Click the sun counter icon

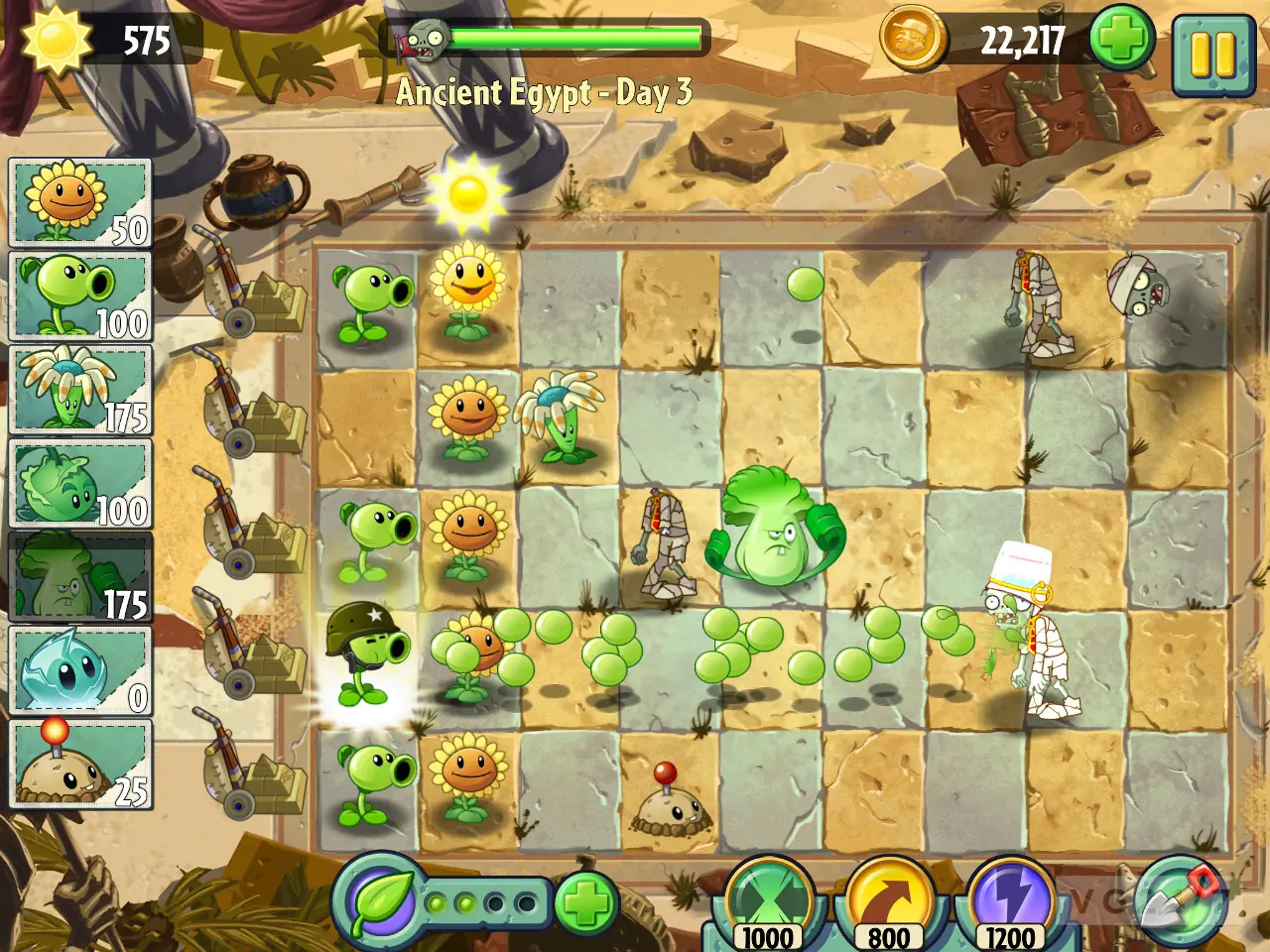click(x=60, y=40)
